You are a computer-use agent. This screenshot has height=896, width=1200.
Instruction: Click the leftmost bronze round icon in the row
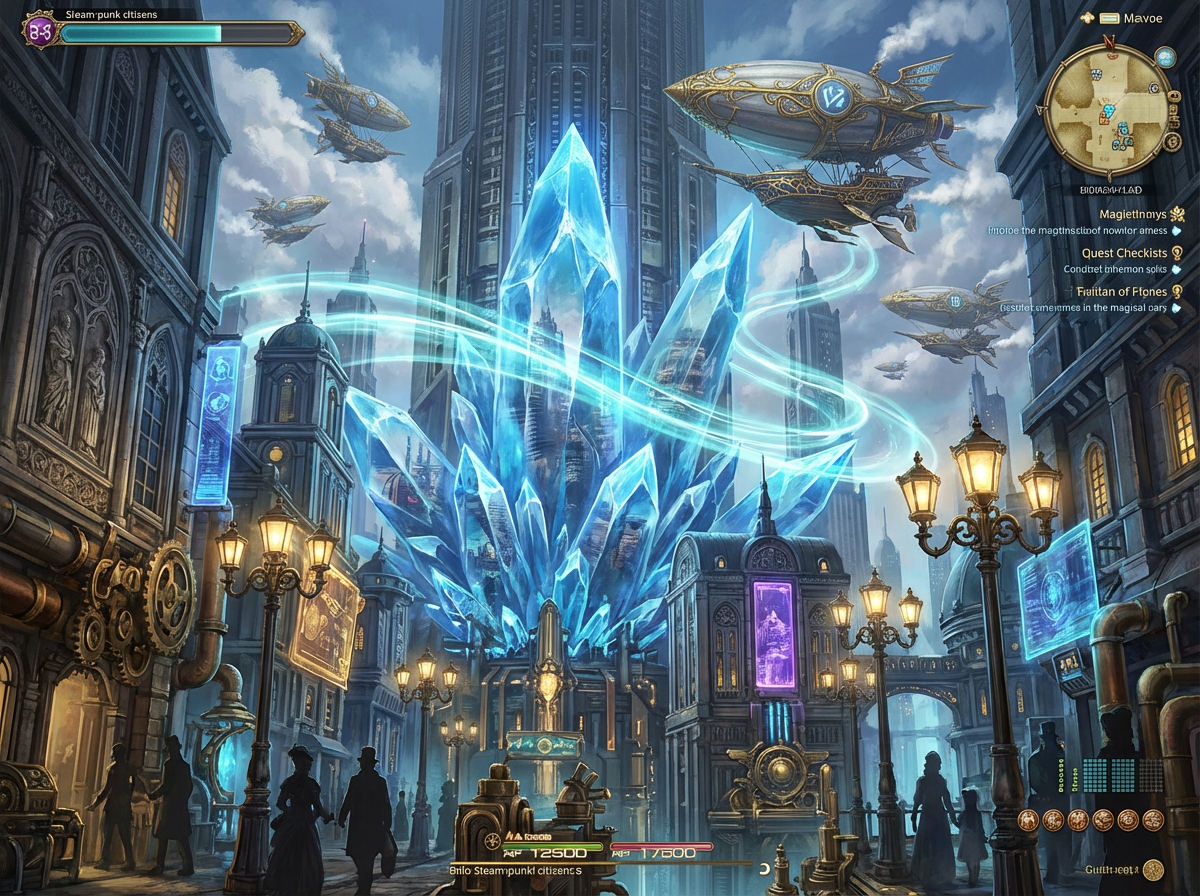(1029, 820)
